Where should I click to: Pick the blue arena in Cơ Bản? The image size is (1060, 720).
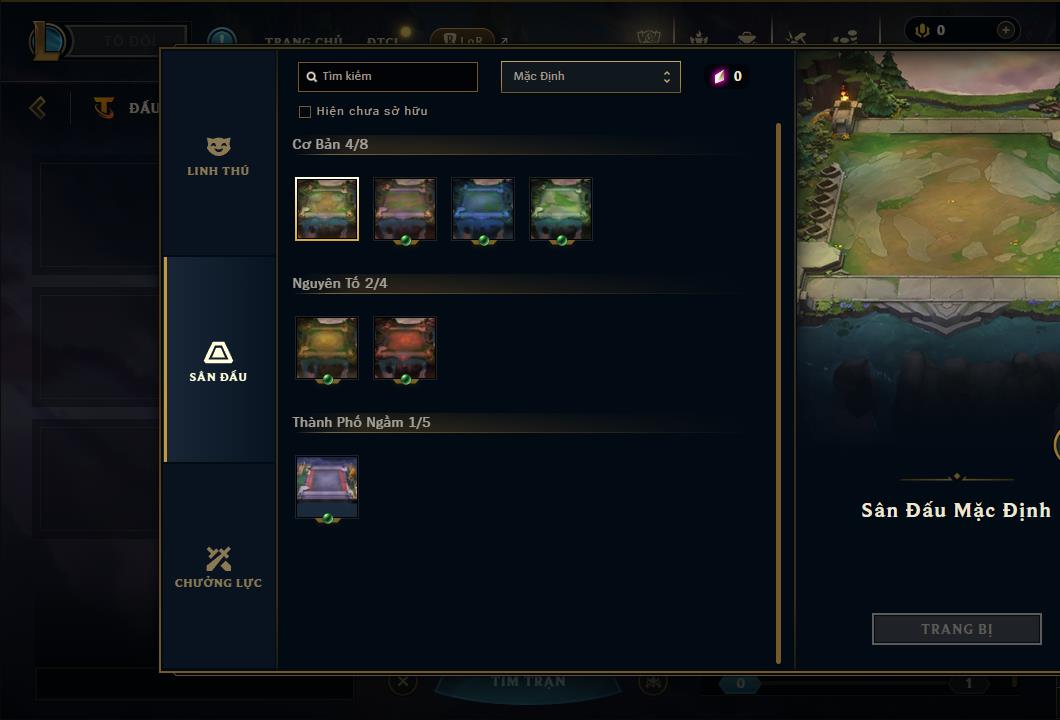click(483, 209)
